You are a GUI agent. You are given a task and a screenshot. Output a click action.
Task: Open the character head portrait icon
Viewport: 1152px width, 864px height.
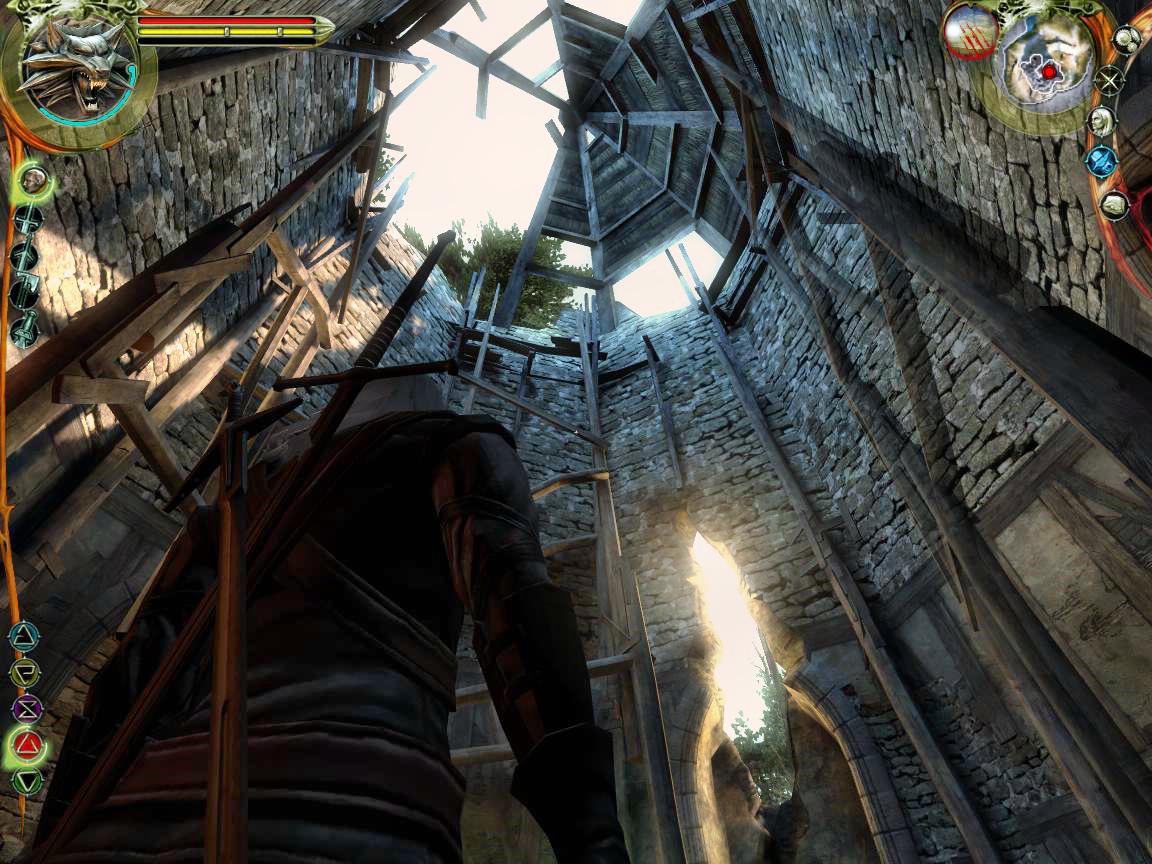point(1102,121)
